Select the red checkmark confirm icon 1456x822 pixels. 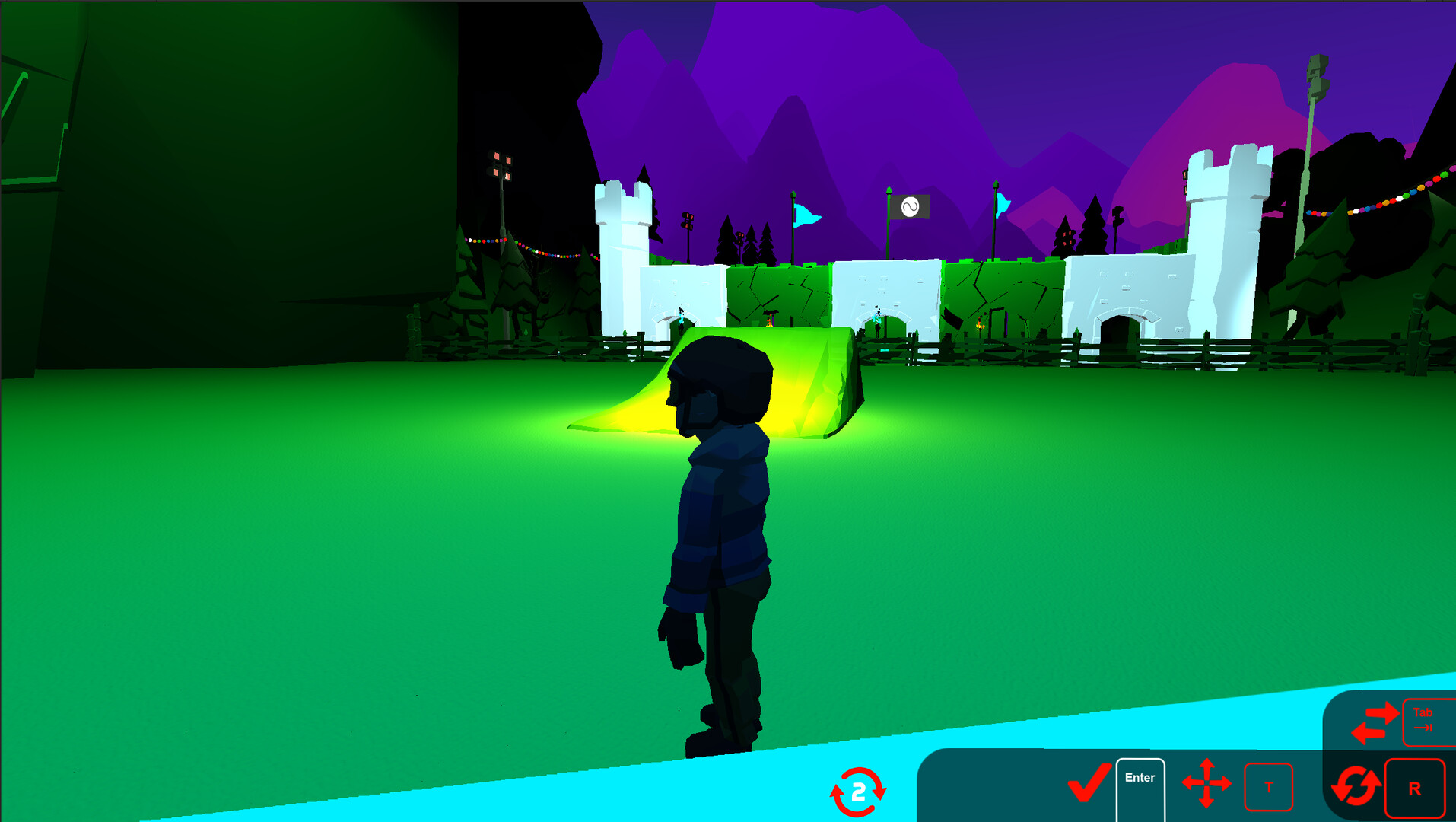coord(1089,782)
